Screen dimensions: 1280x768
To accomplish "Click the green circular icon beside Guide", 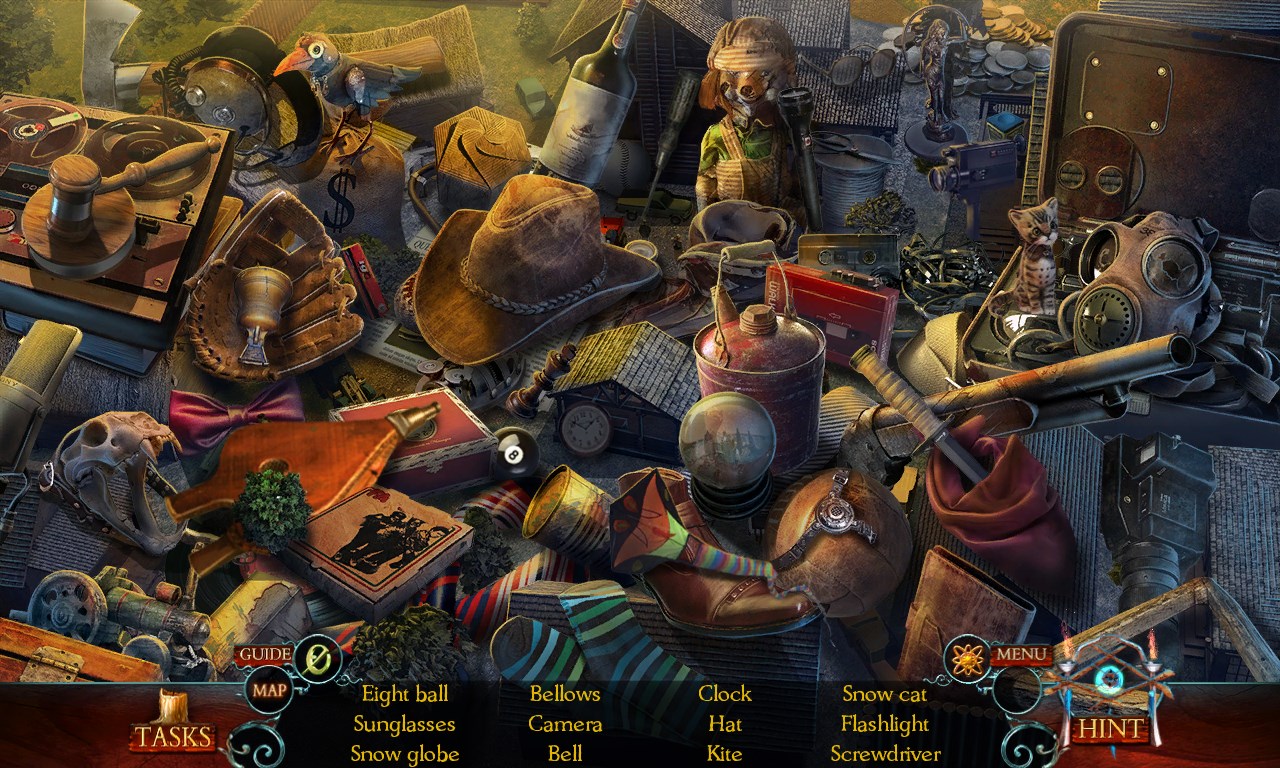I will click(318, 659).
